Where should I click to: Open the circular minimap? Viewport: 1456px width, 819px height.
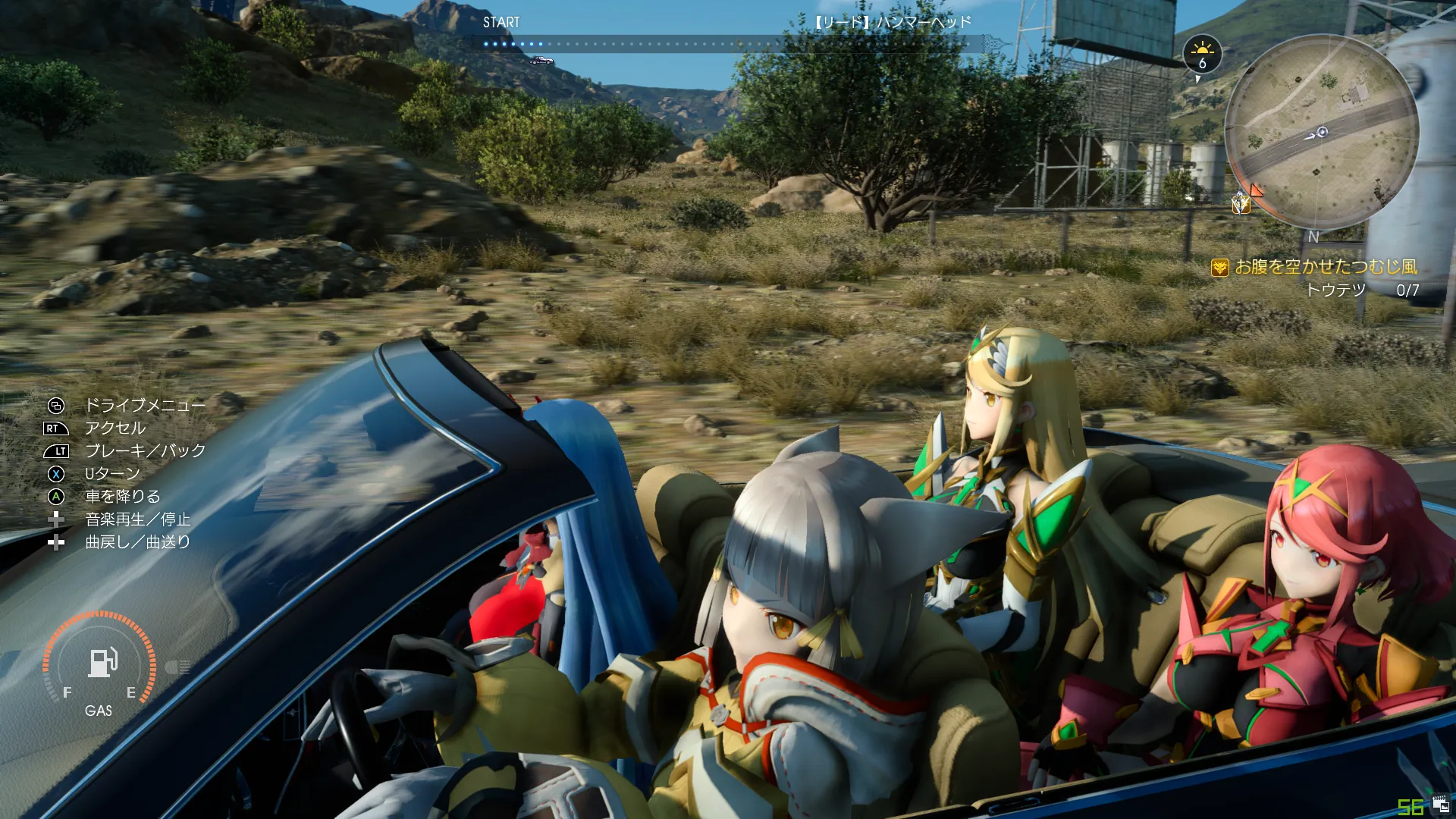[1322, 133]
